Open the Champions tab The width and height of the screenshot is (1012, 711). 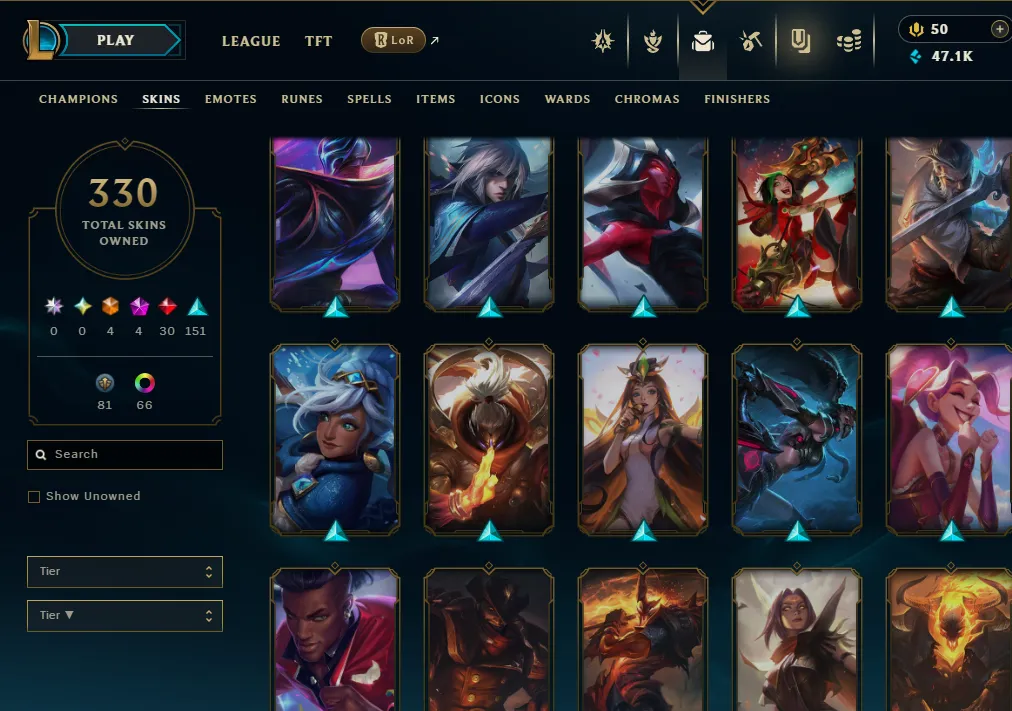click(78, 99)
